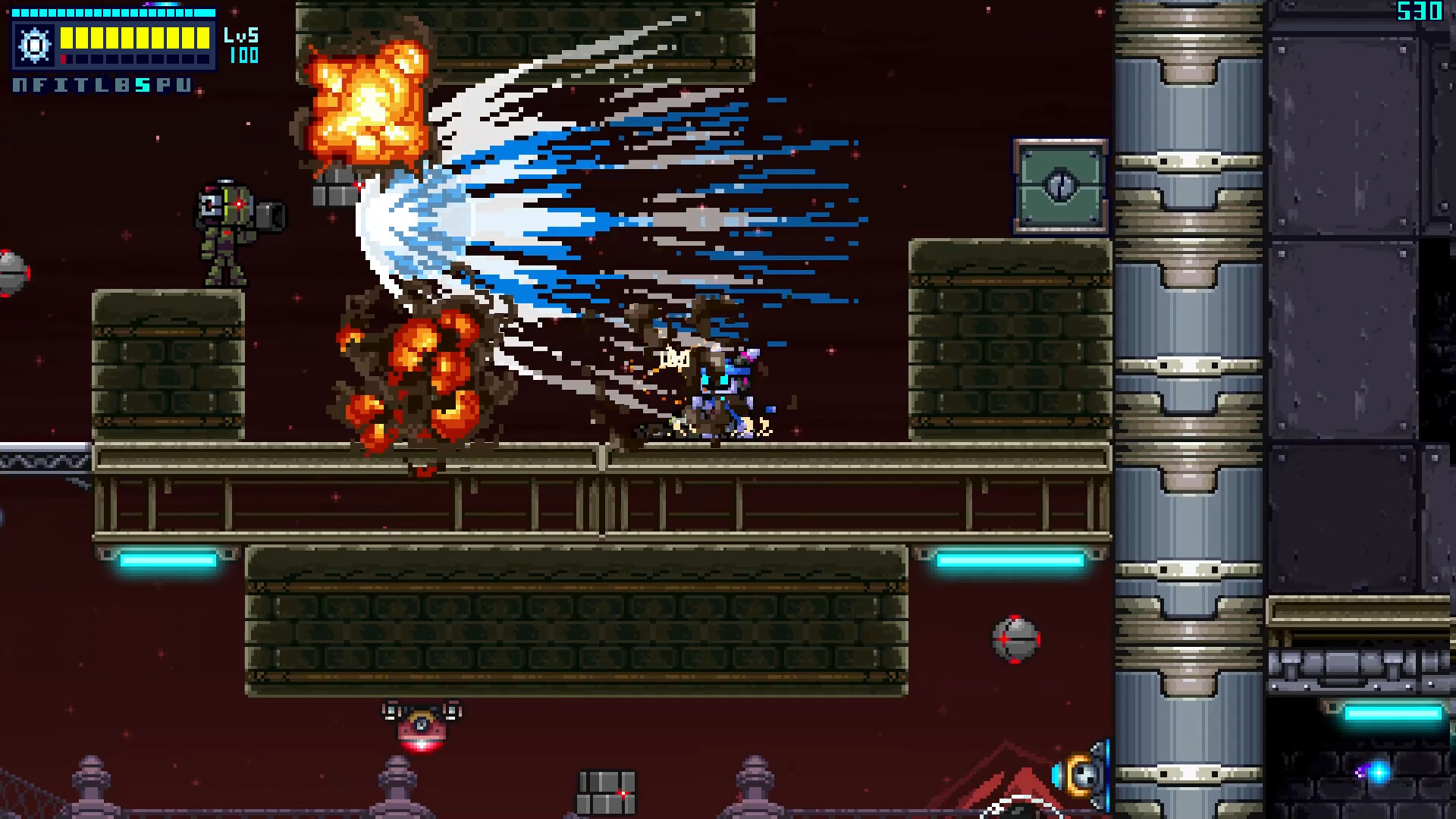The image size is (1456, 819).
Task: Select the highlighted S weapon icon
Action: 143,86
